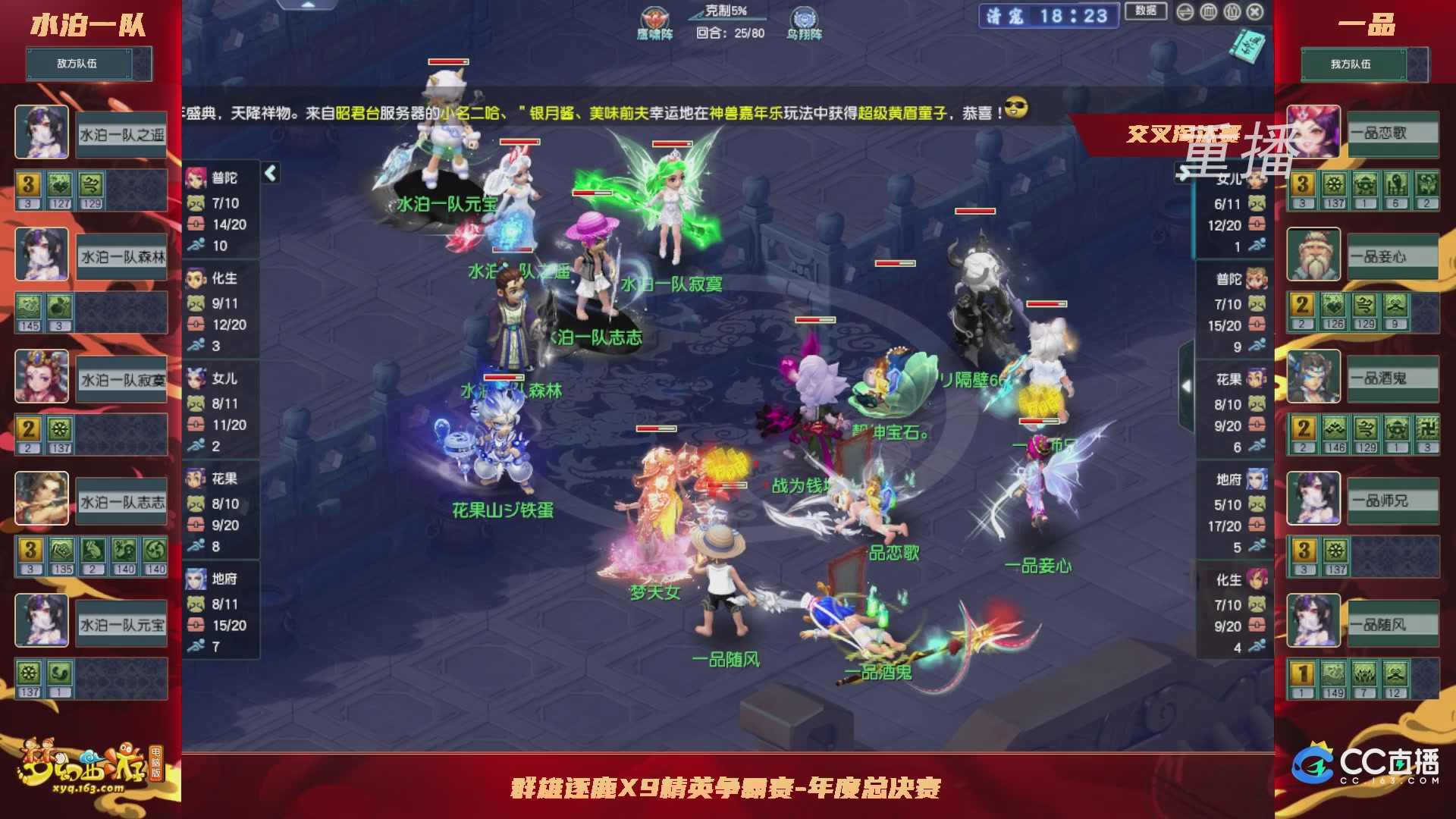Screen dimensions: 1456x819
Task: Toggle the first circular shrine icon near the X
Action: (1207, 12)
